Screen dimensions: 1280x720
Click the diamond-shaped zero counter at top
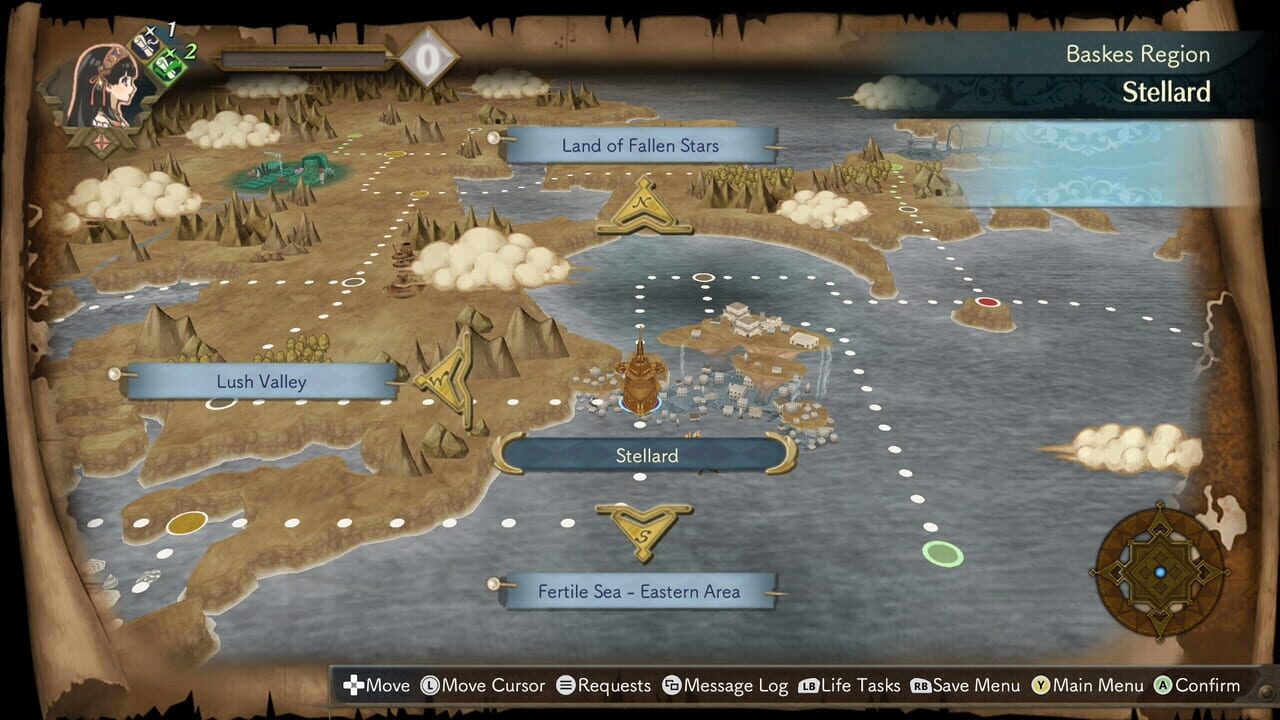(428, 57)
